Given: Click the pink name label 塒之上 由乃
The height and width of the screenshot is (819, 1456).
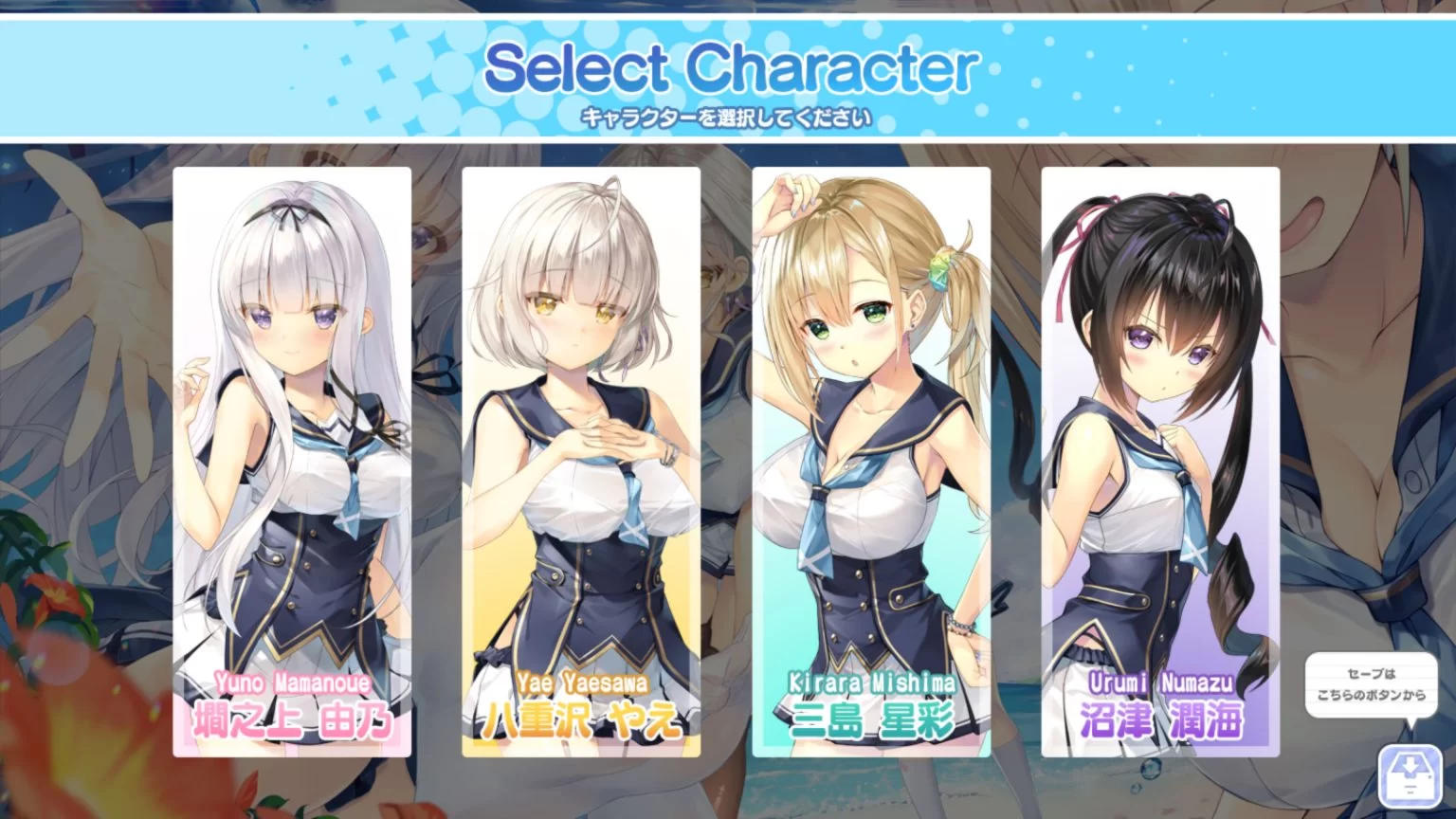Looking at the screenshot, I should coord(292,719).
